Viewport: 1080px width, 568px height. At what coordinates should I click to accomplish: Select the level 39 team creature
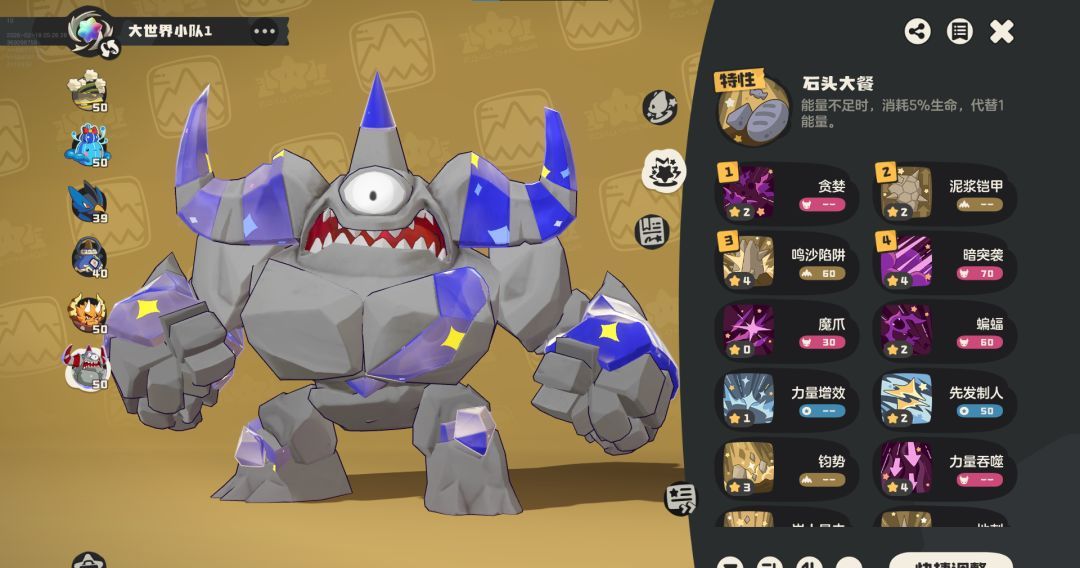tap(88, 203)
